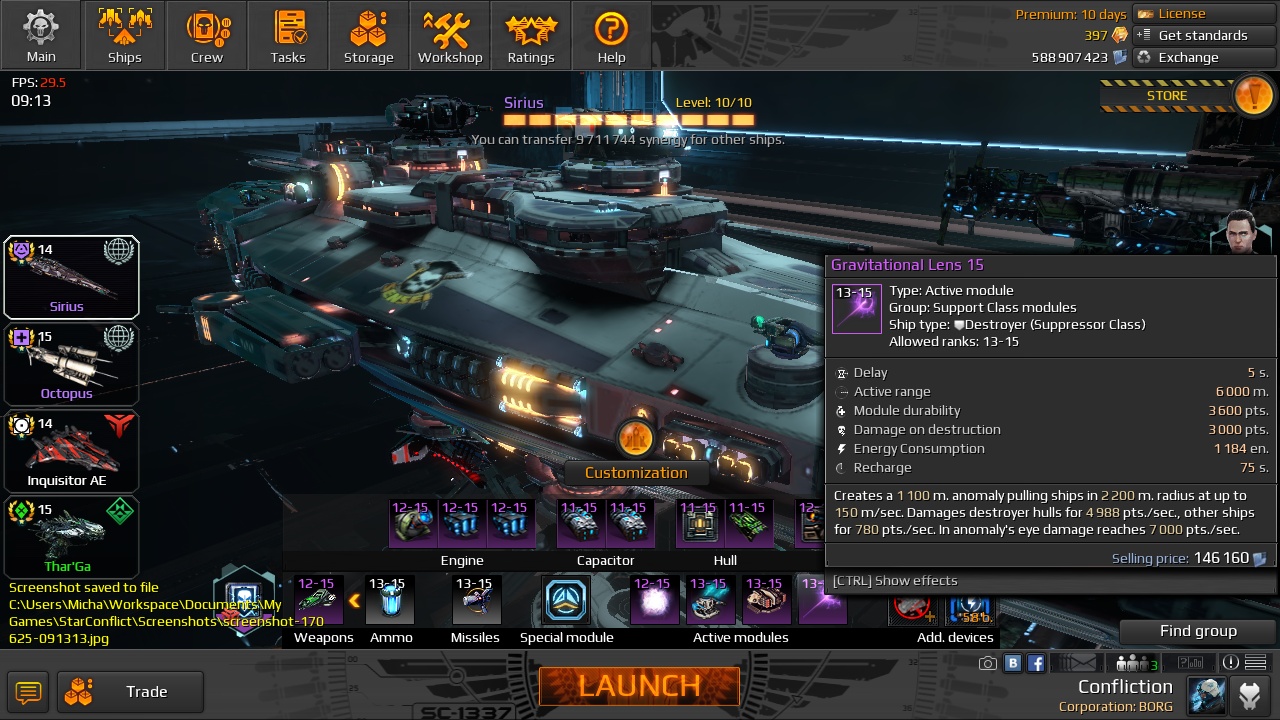Screen dimensions: 1280x720
Task: View the Ratings page
Action: (x=531, y=35)
